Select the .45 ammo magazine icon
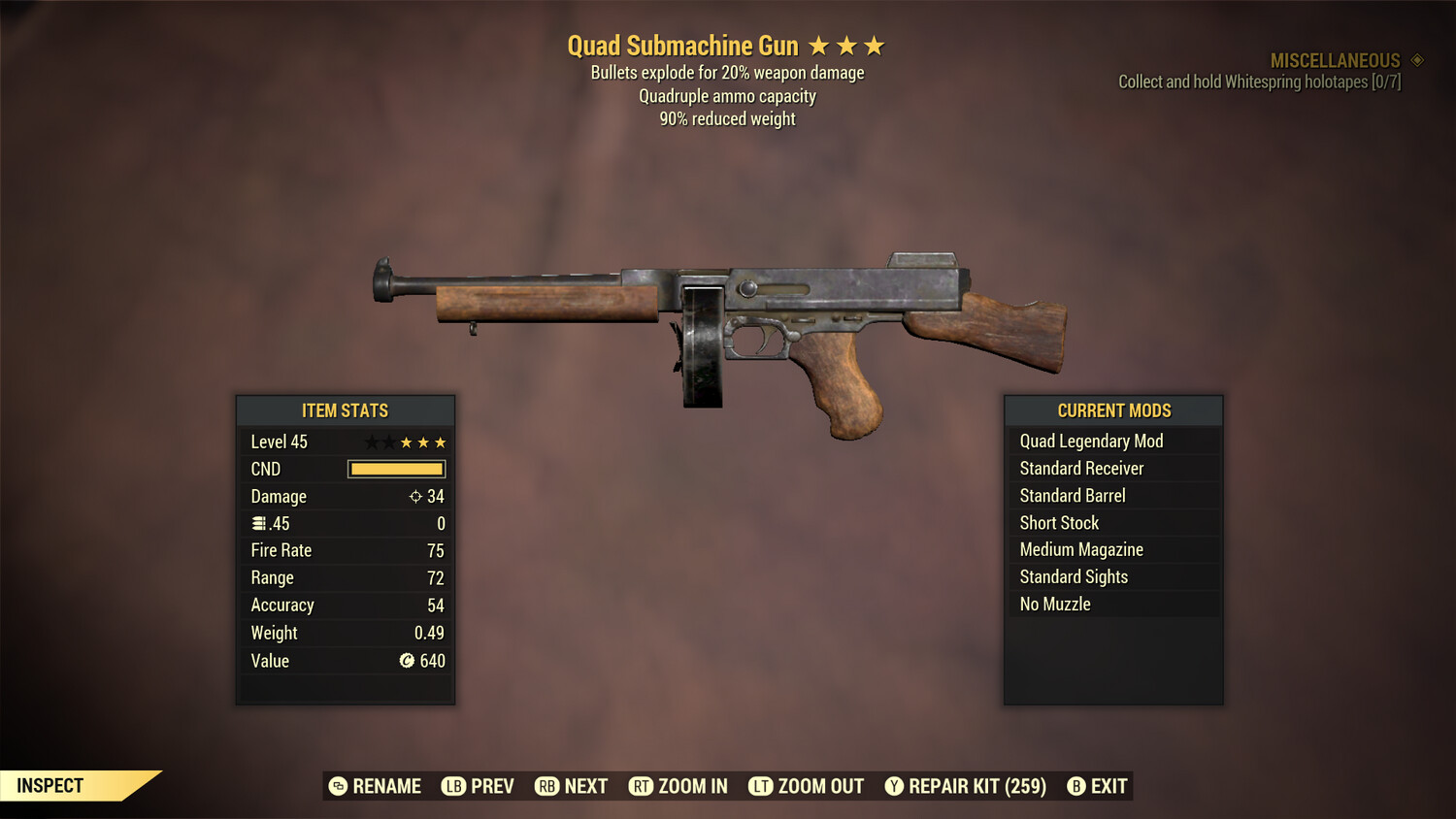Image resolution: width=1456 pixels, height=819 pixels. [258, 523]
